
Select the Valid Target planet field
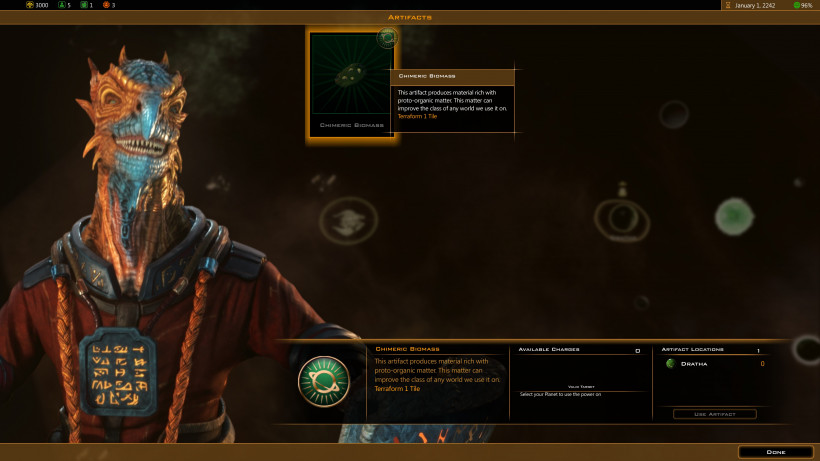point(580,394)
